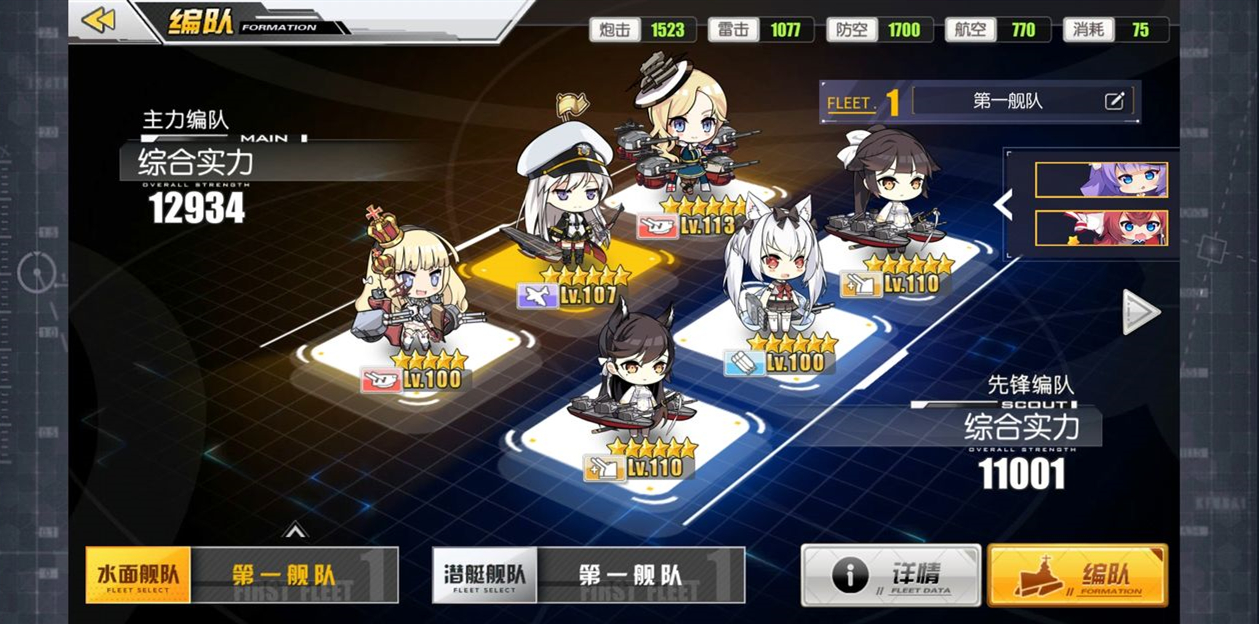Image resolution: width=1259 pixels, height=624 pixels.
Task: Edit the 第一舰队 fleet name
Action: point(1114,101)
